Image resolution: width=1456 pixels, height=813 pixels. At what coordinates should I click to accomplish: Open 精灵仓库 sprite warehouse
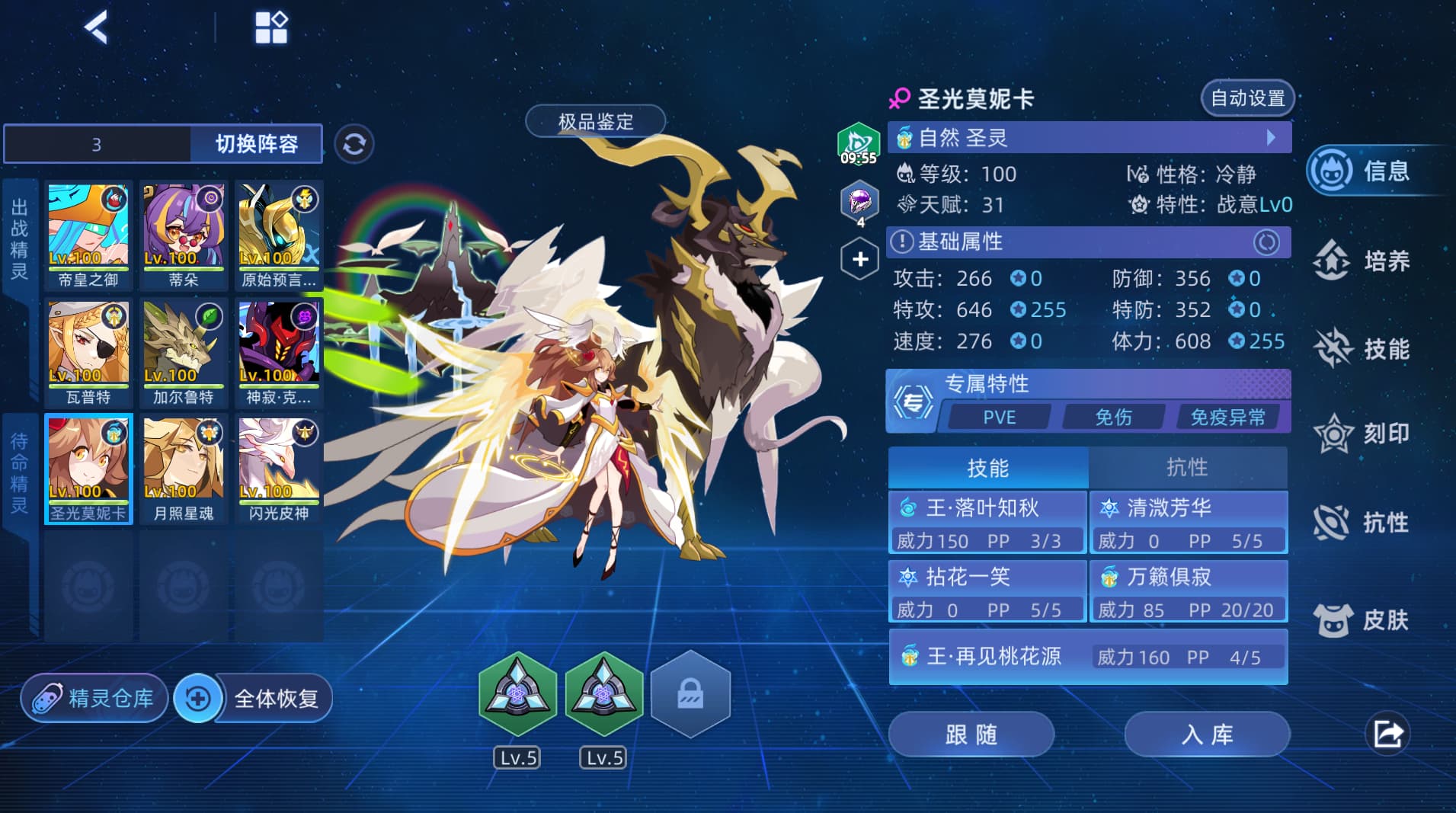click(x=95, y=698)
